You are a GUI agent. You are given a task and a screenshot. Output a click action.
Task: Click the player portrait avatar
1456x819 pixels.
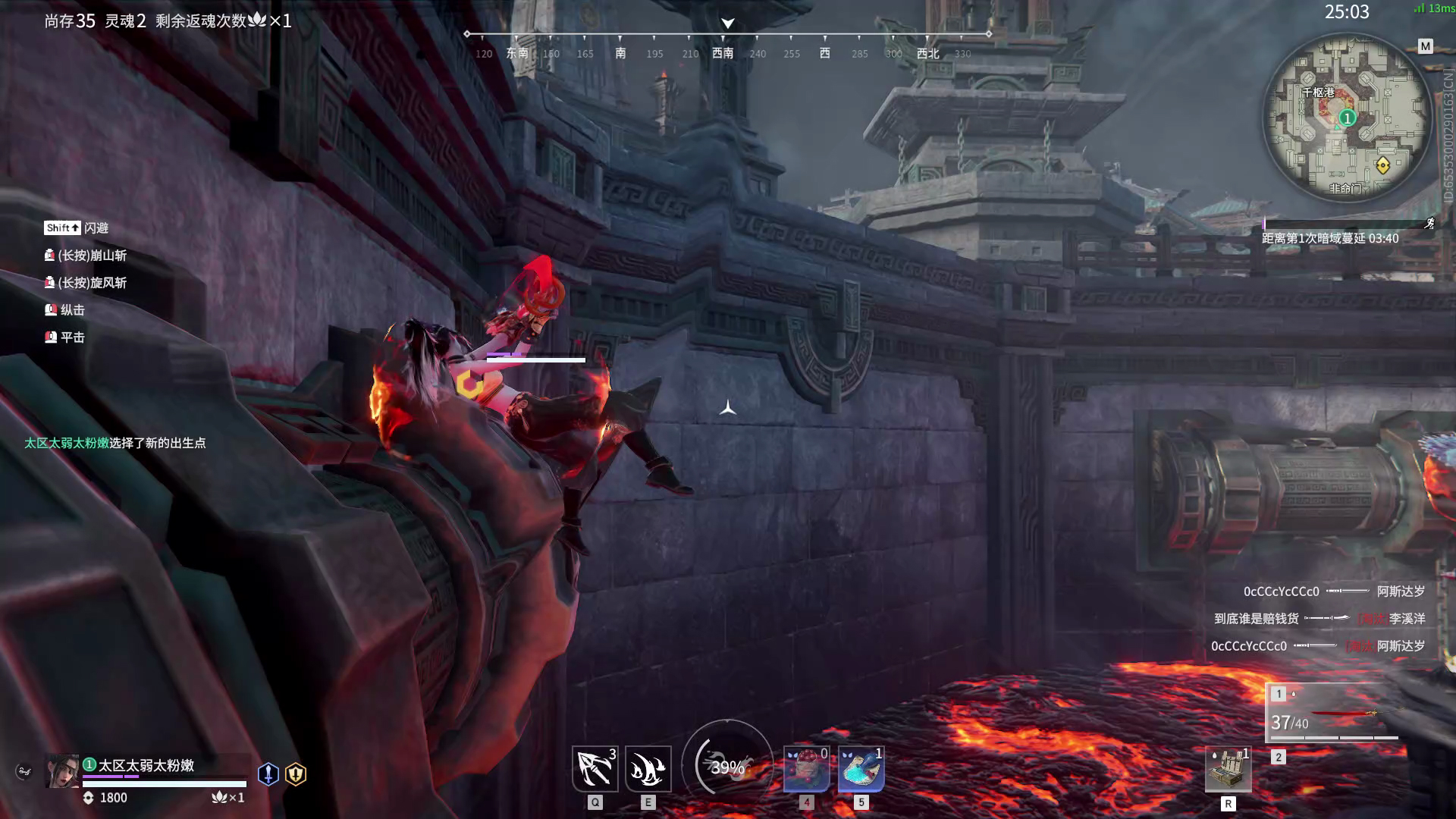tap(61, 771)
